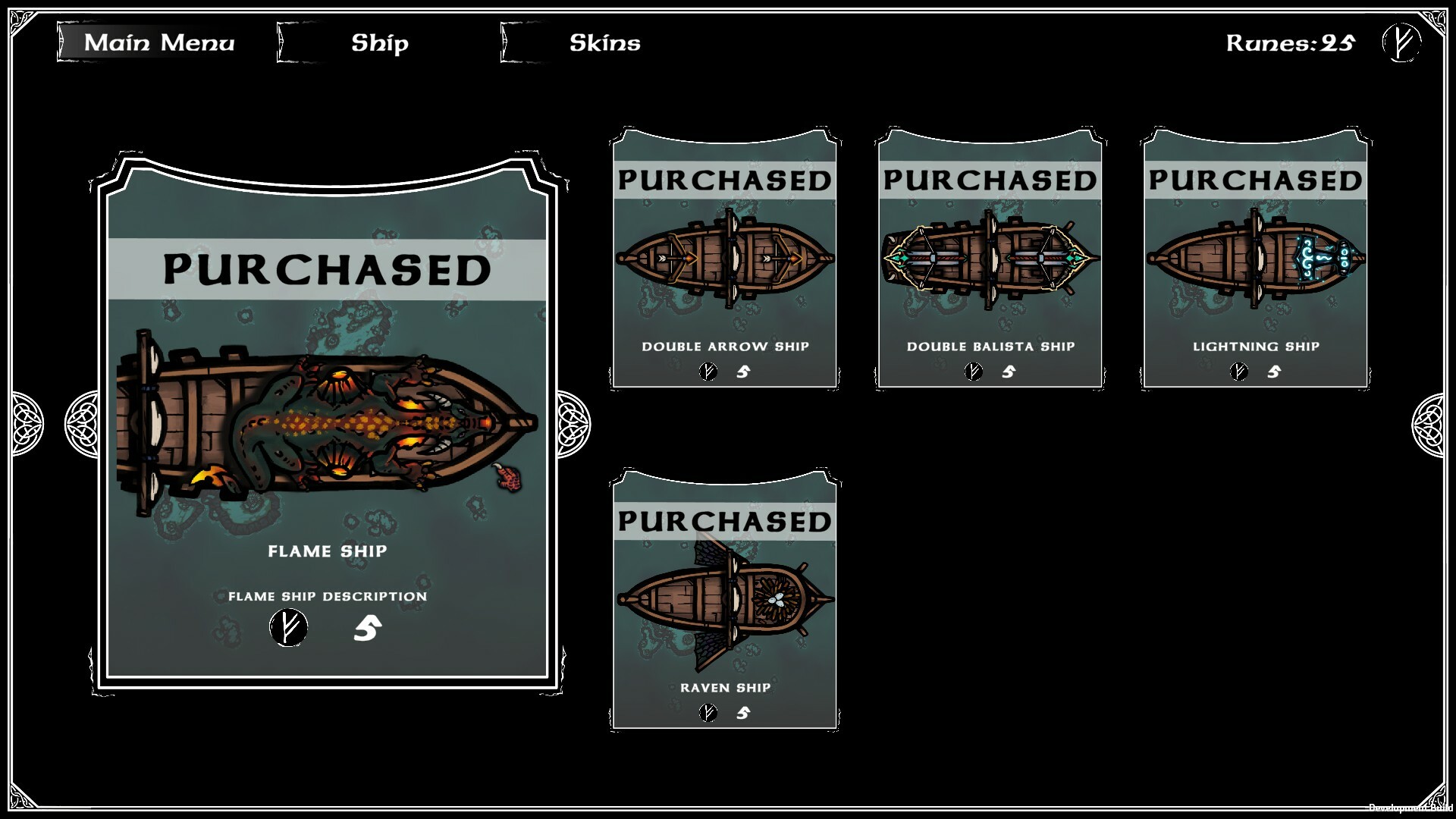Select the wave icon on Double Balista Ship card

[1009, 371]
